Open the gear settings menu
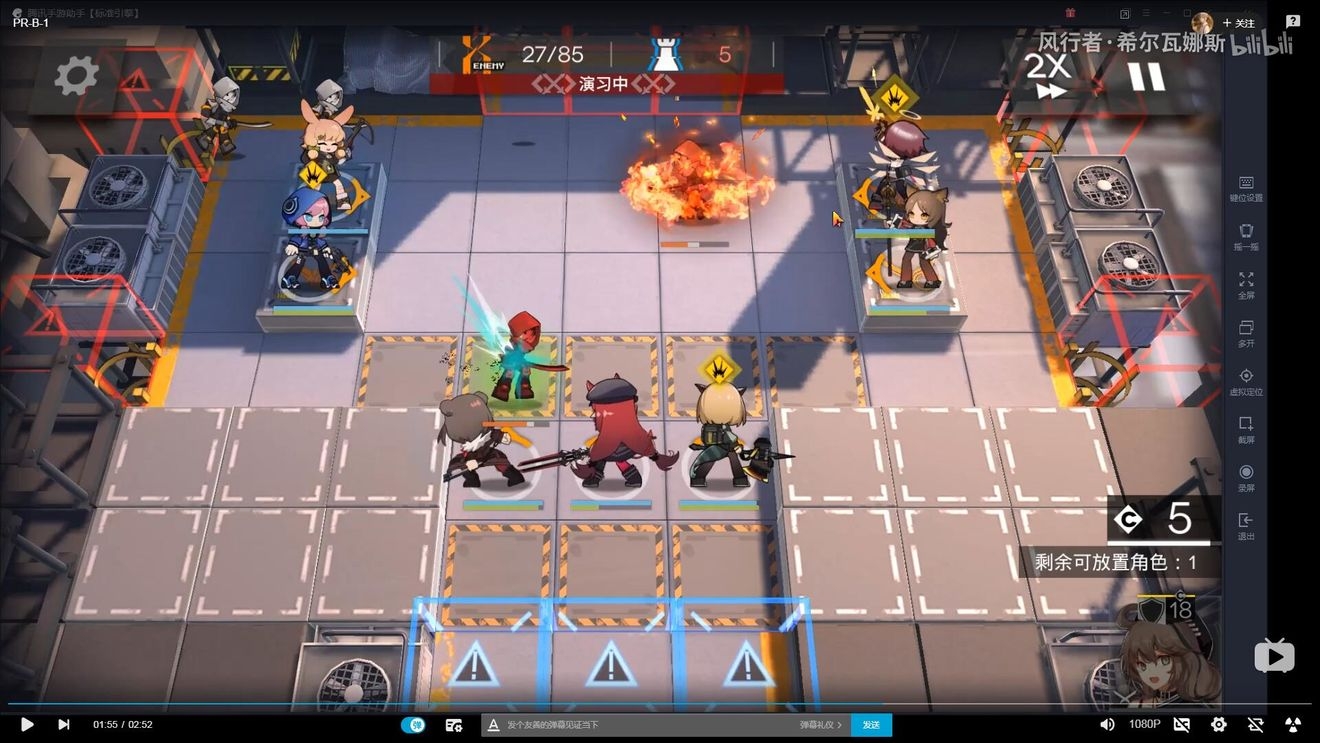The width and height of the screenshot is (1320, 743). click(76, 76)
